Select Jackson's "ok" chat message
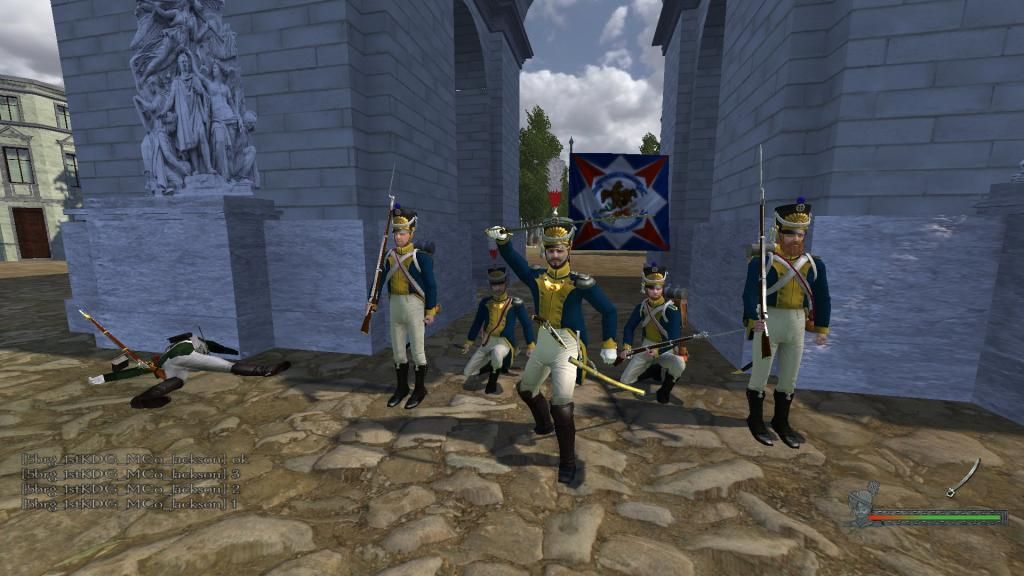Viewport: 1024px width, 576px height. click(x=135, y=459)
